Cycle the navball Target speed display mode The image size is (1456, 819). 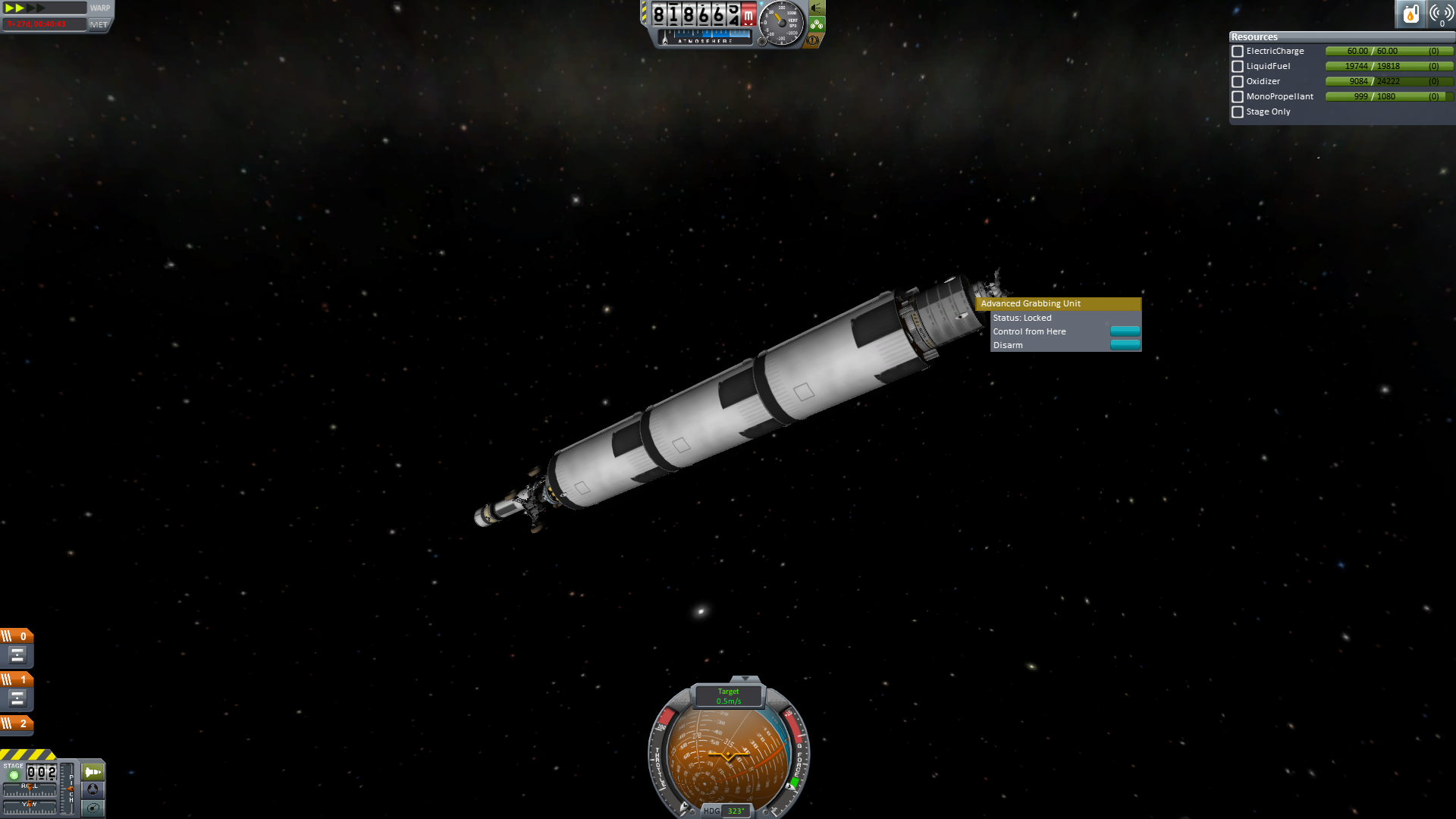pos(728,696)
